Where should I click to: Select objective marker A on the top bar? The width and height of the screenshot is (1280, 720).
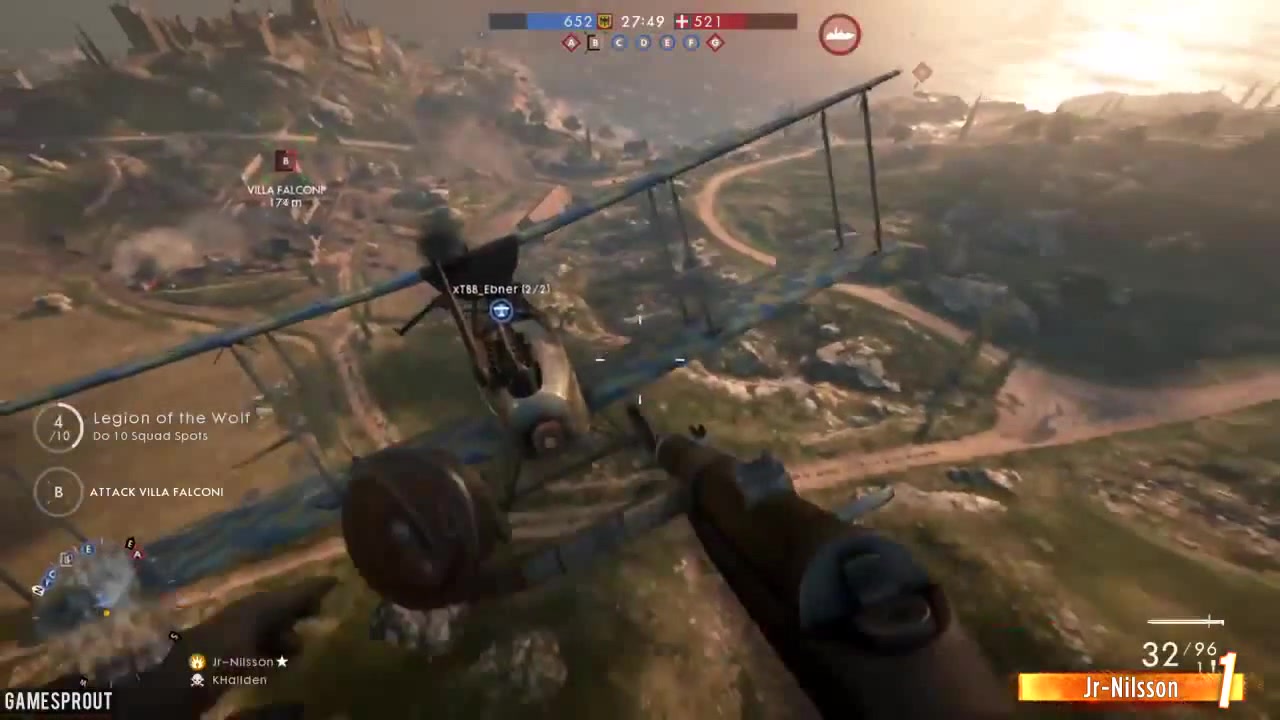click(x=570, y=43)
